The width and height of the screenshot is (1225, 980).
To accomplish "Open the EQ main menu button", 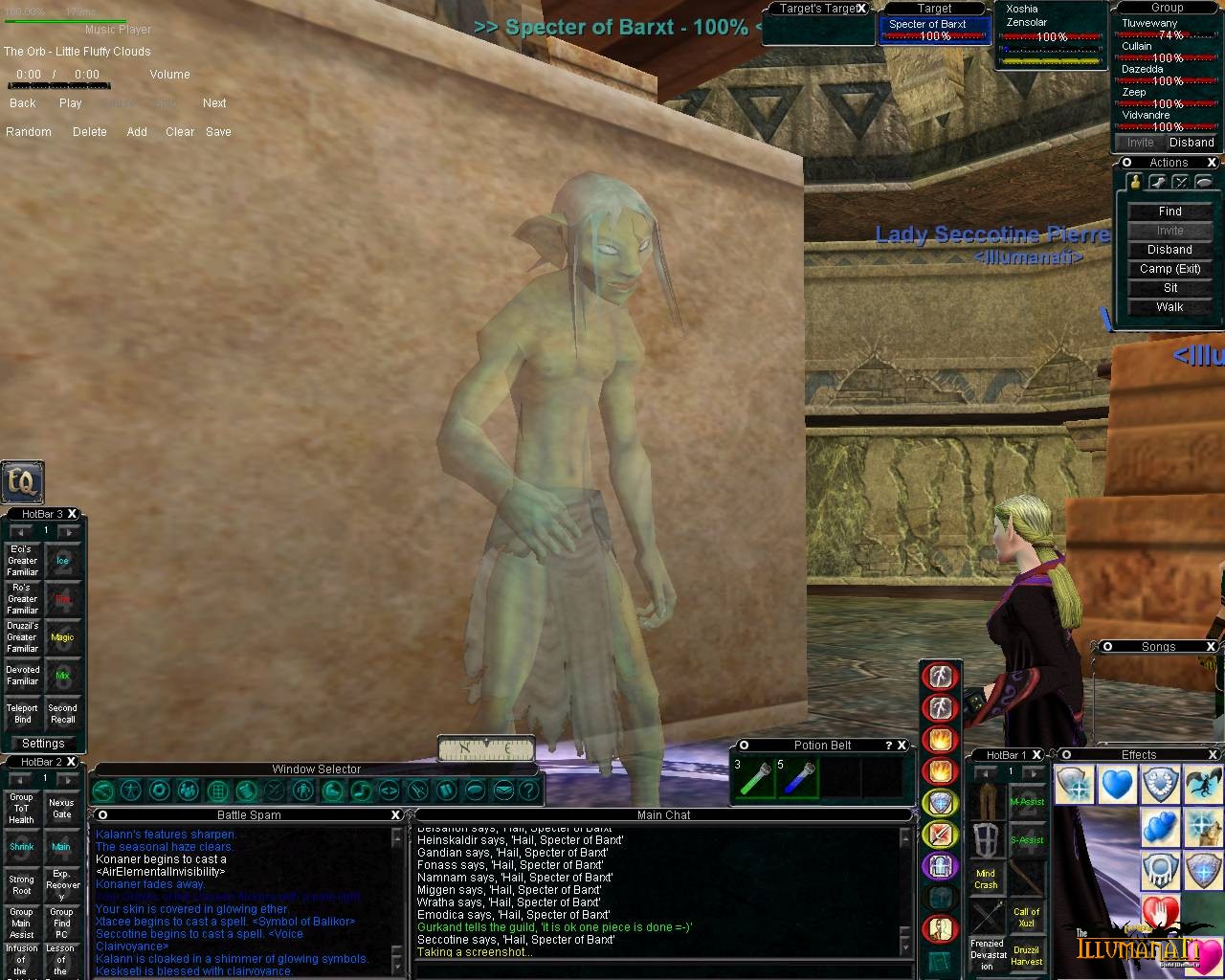I will click(21, 482).
